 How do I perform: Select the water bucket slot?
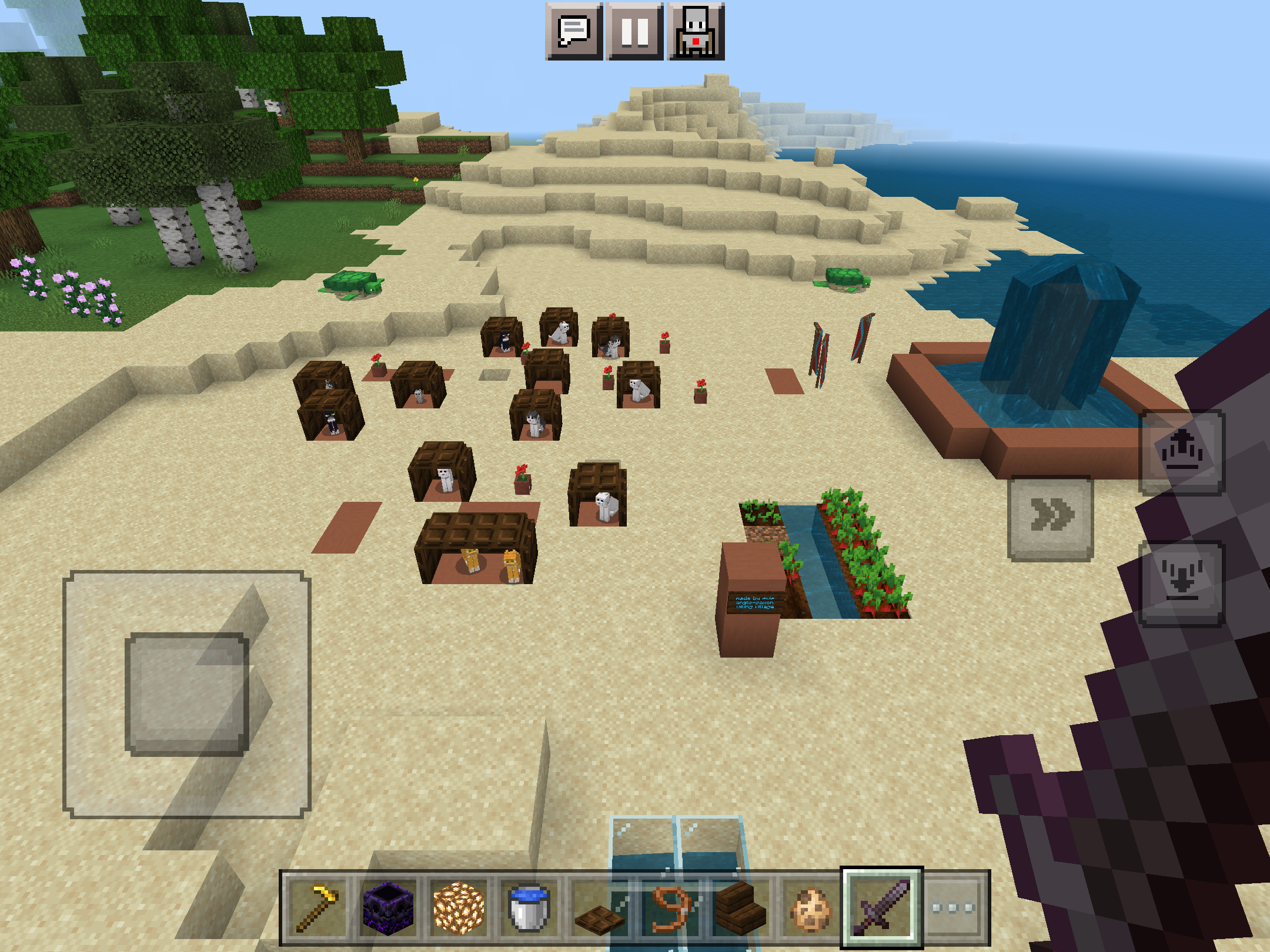(x=529, y=908)
